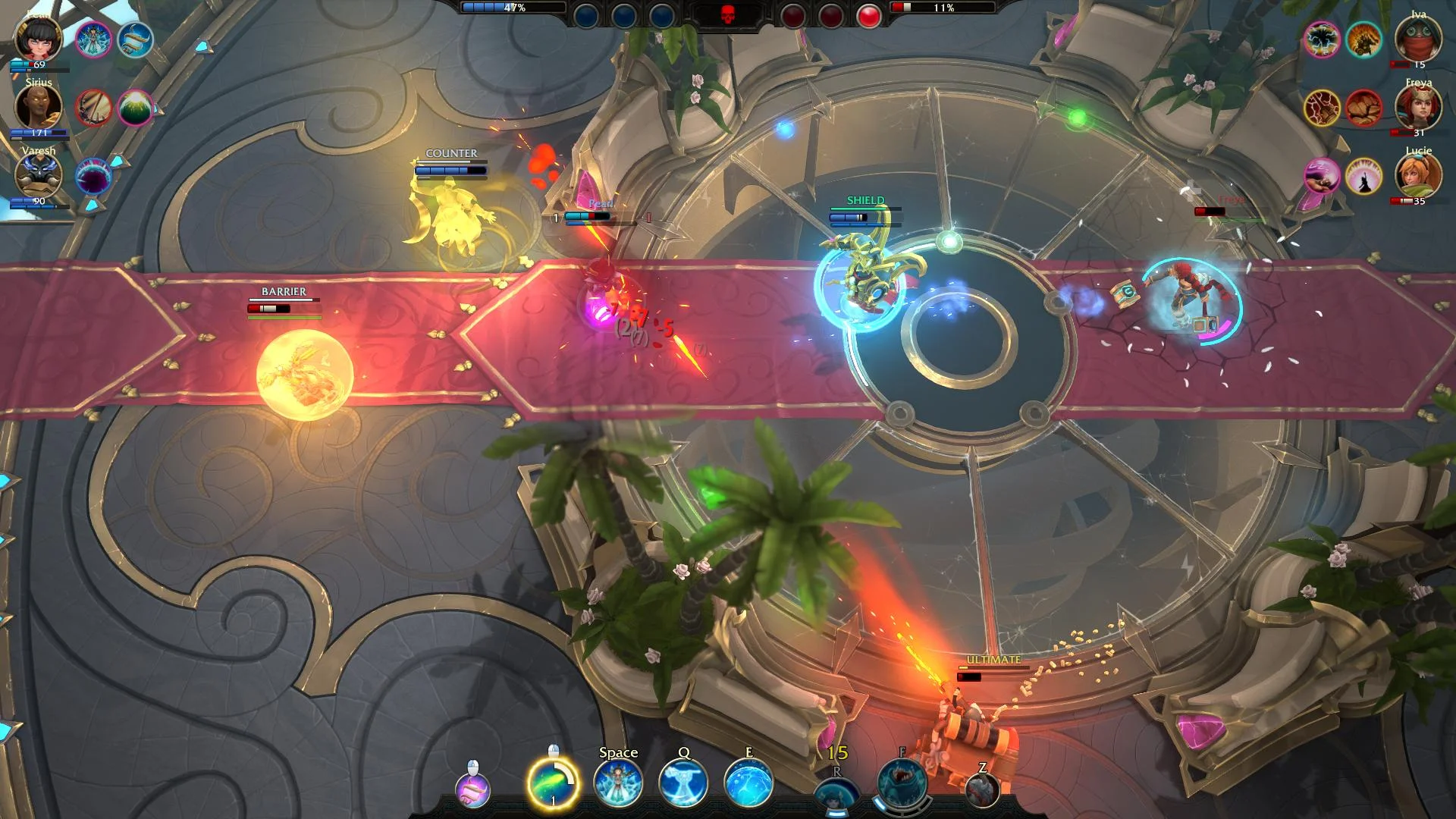Select the Space dodge ability icon
This screenshot has height=819, width=1456.
(x=618, y=785)
